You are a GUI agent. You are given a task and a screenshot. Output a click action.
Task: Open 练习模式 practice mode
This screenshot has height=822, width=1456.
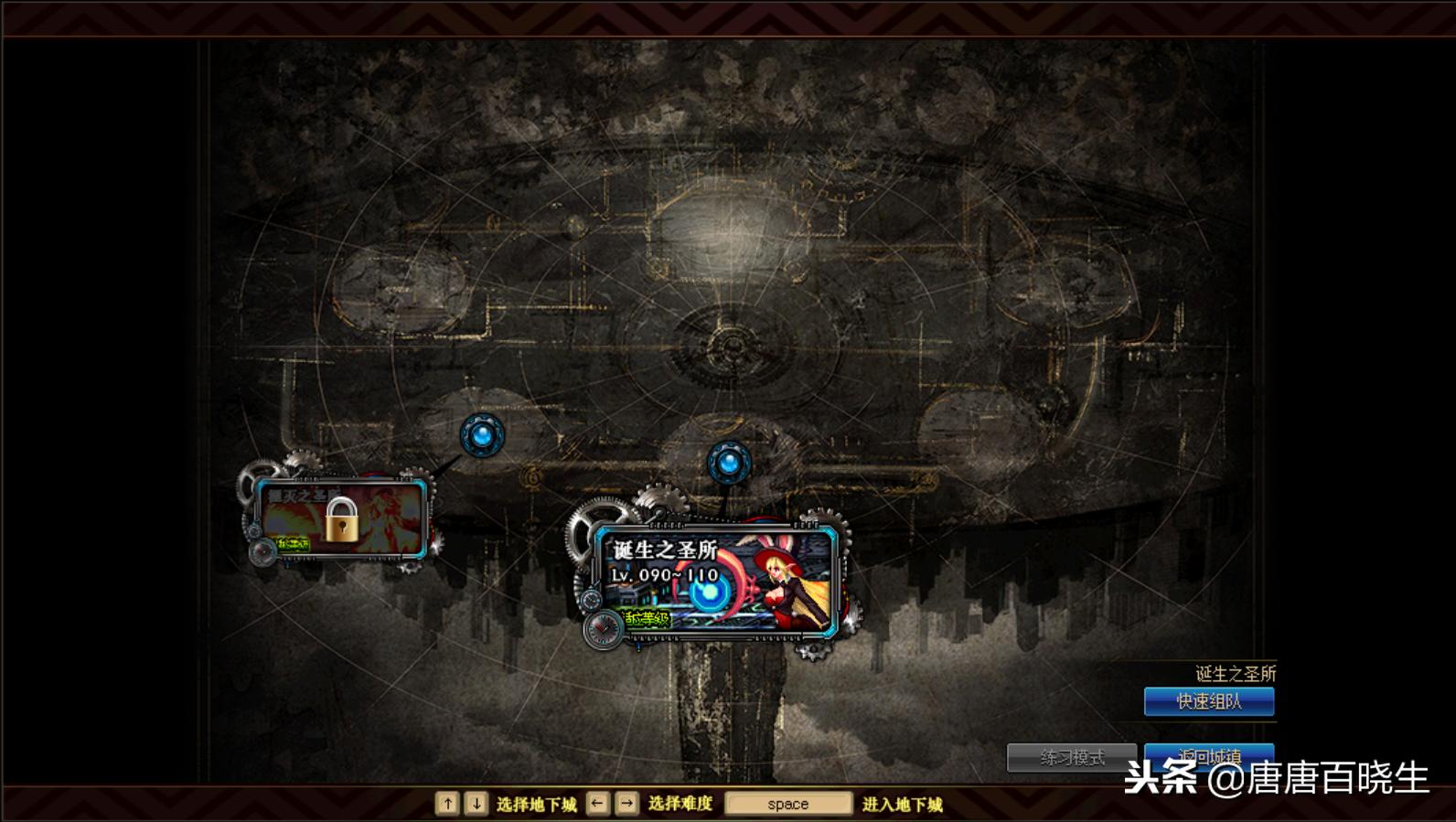[x=1072, y=757]
